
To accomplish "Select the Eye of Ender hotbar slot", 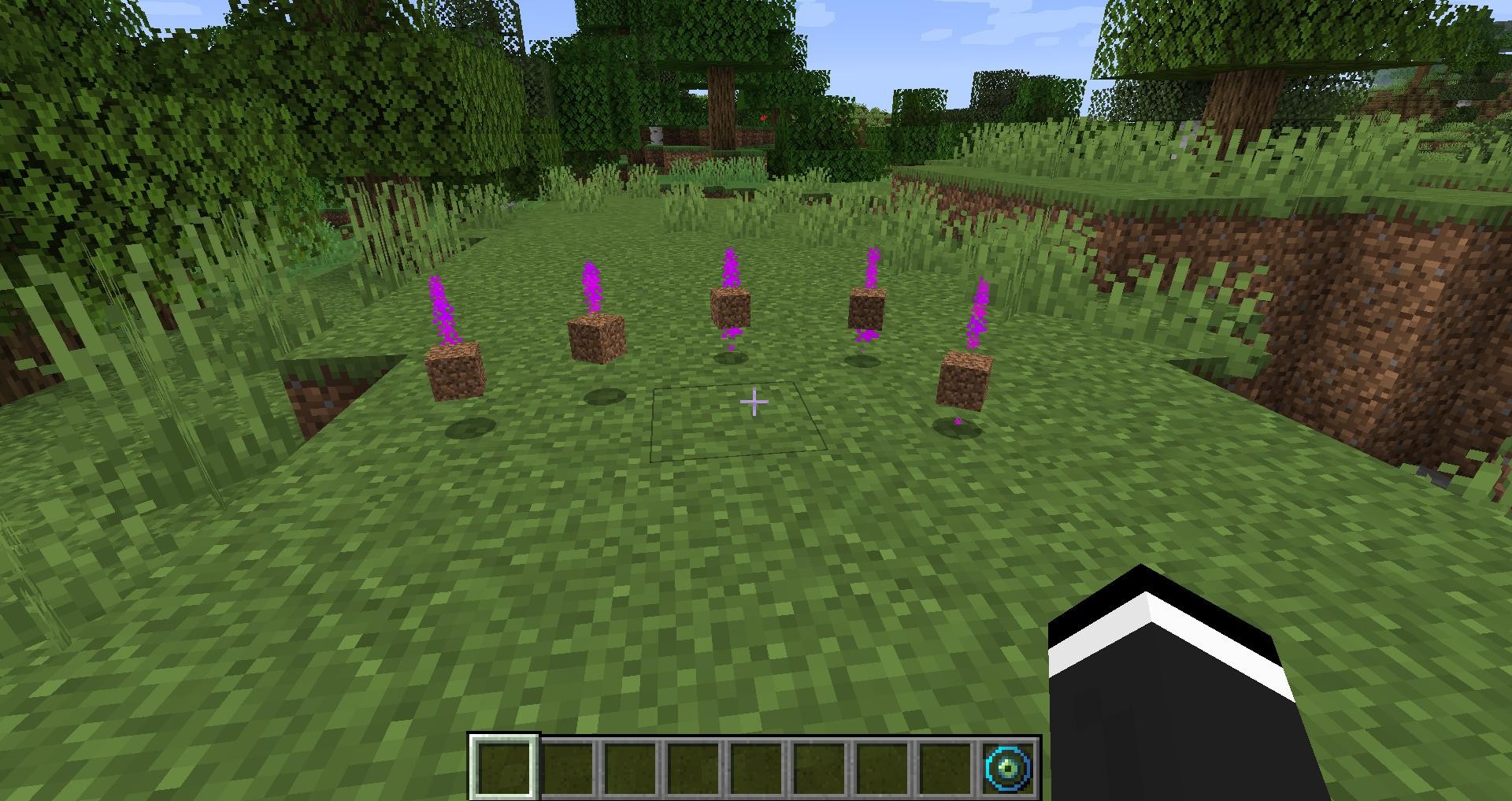I will pos(1009,766).
